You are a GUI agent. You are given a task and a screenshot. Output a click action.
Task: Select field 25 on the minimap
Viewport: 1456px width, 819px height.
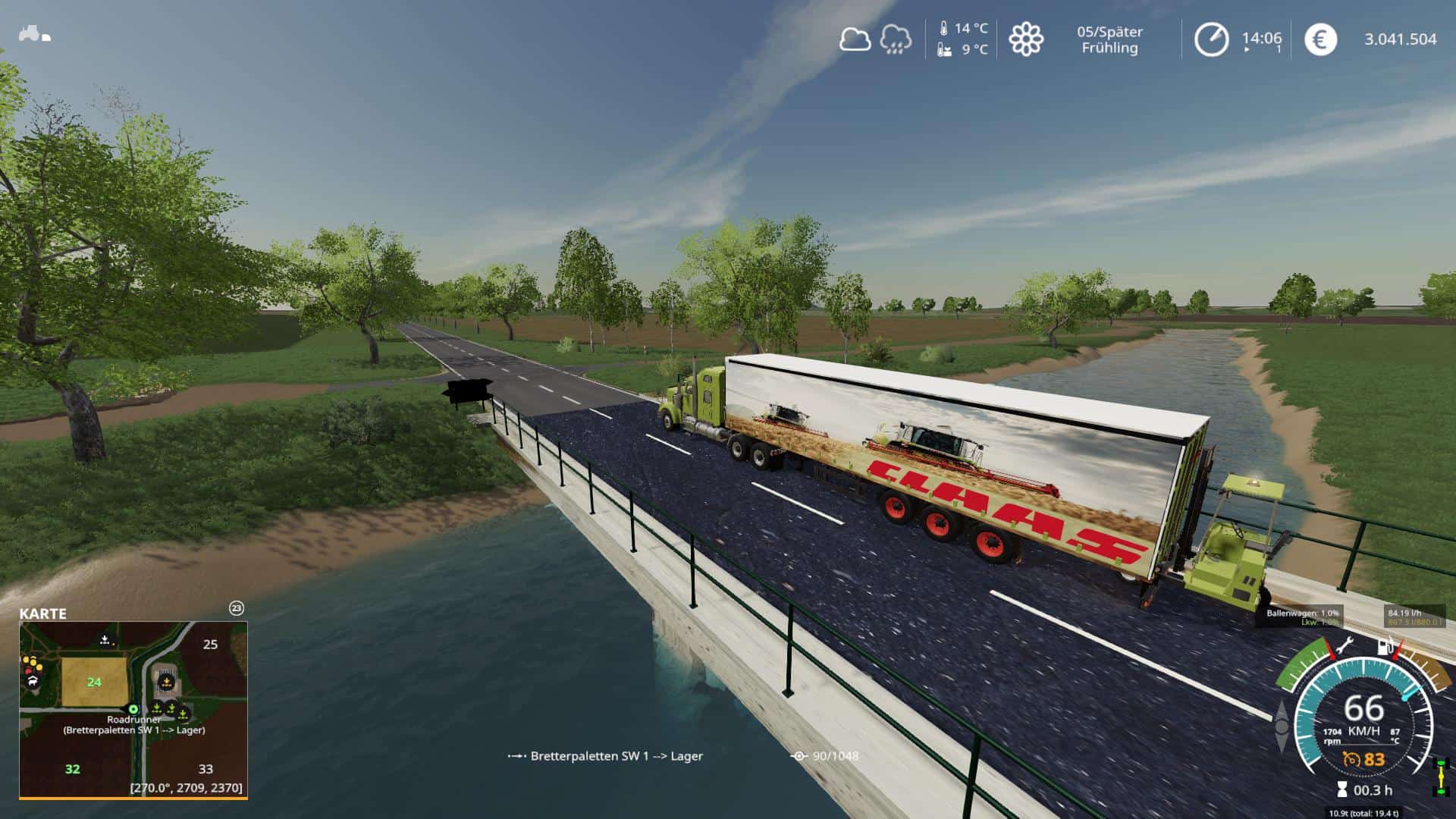point(210,645)
